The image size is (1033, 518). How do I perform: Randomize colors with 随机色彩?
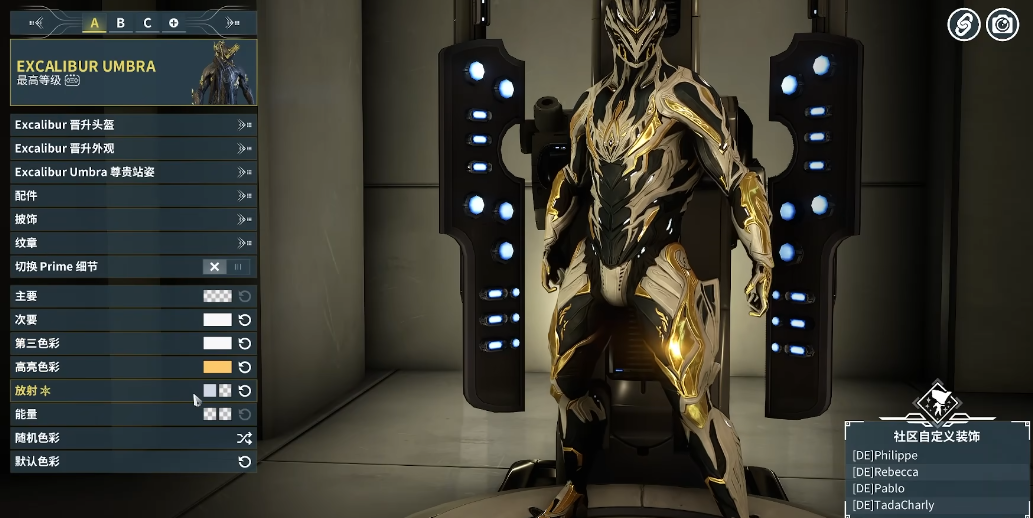[x=244, y=438]
